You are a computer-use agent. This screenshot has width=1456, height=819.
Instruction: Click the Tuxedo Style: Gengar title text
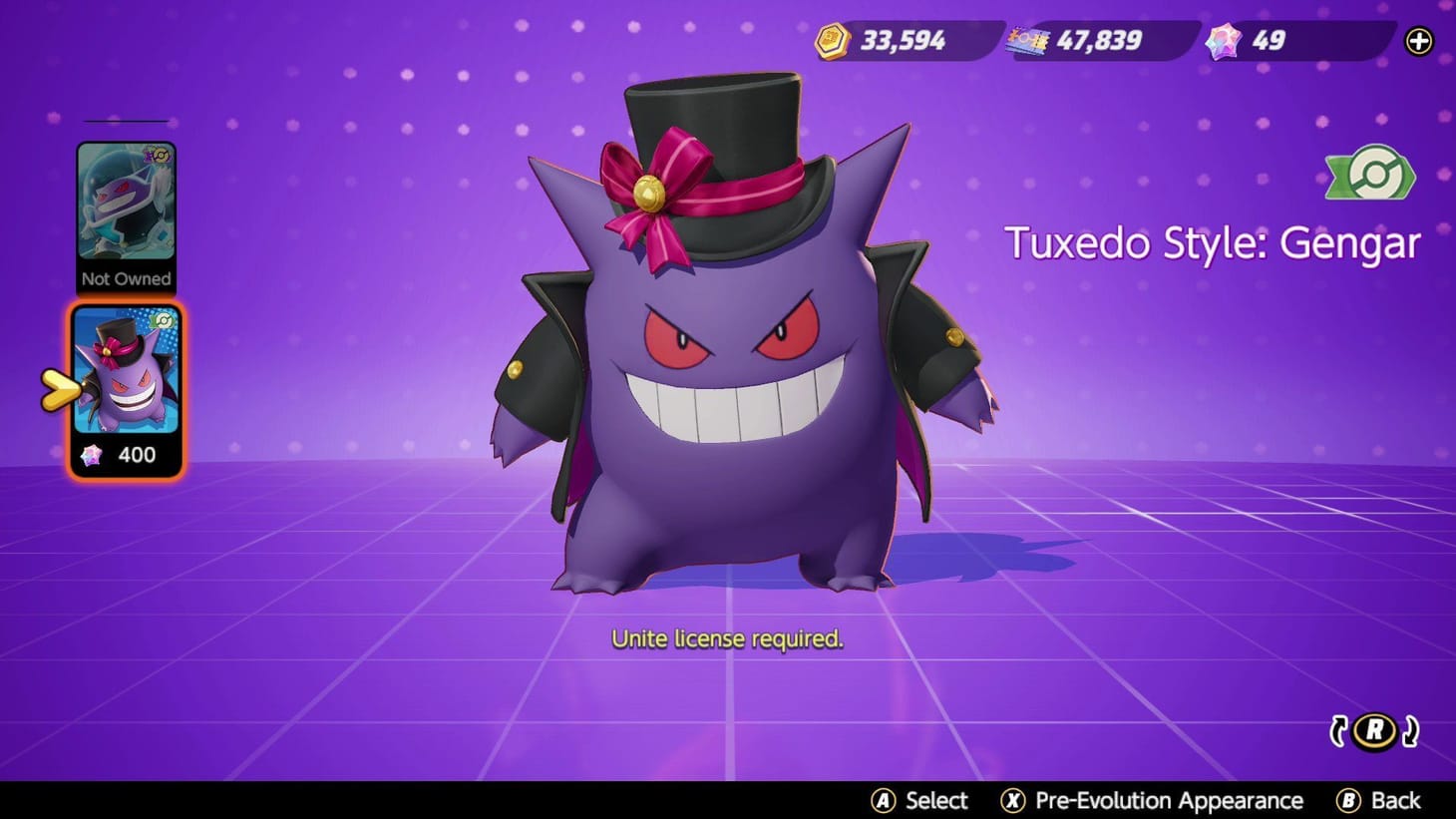click(1215, 242)
